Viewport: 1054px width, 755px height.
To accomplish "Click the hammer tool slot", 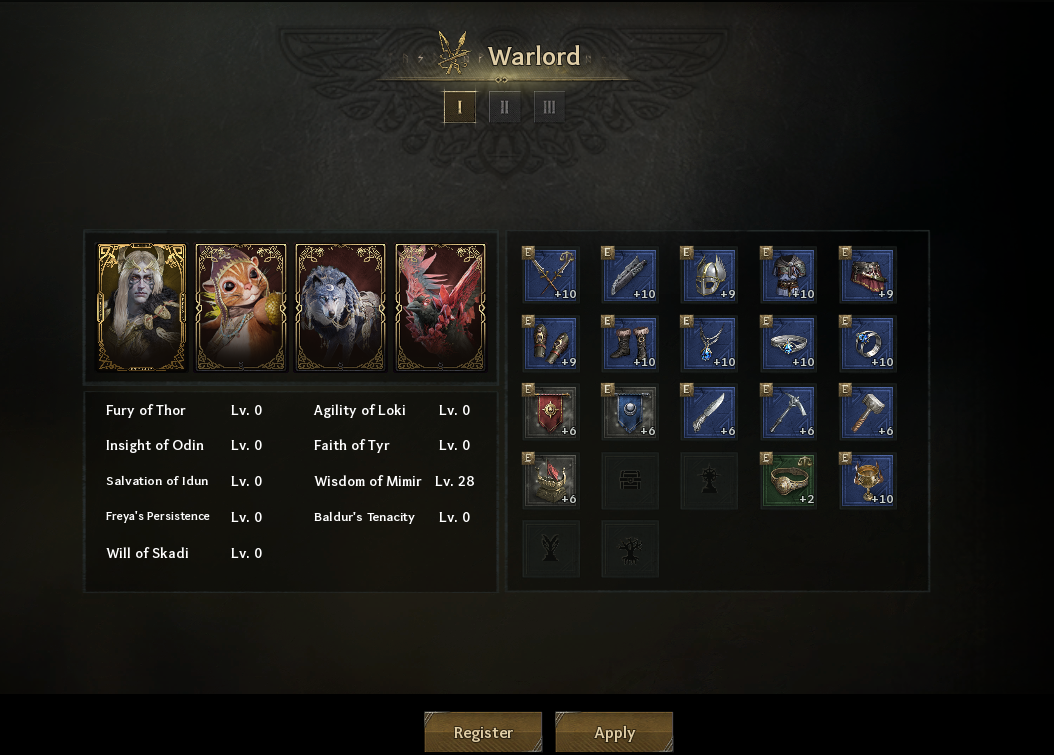I will click(x=867, y=412).
